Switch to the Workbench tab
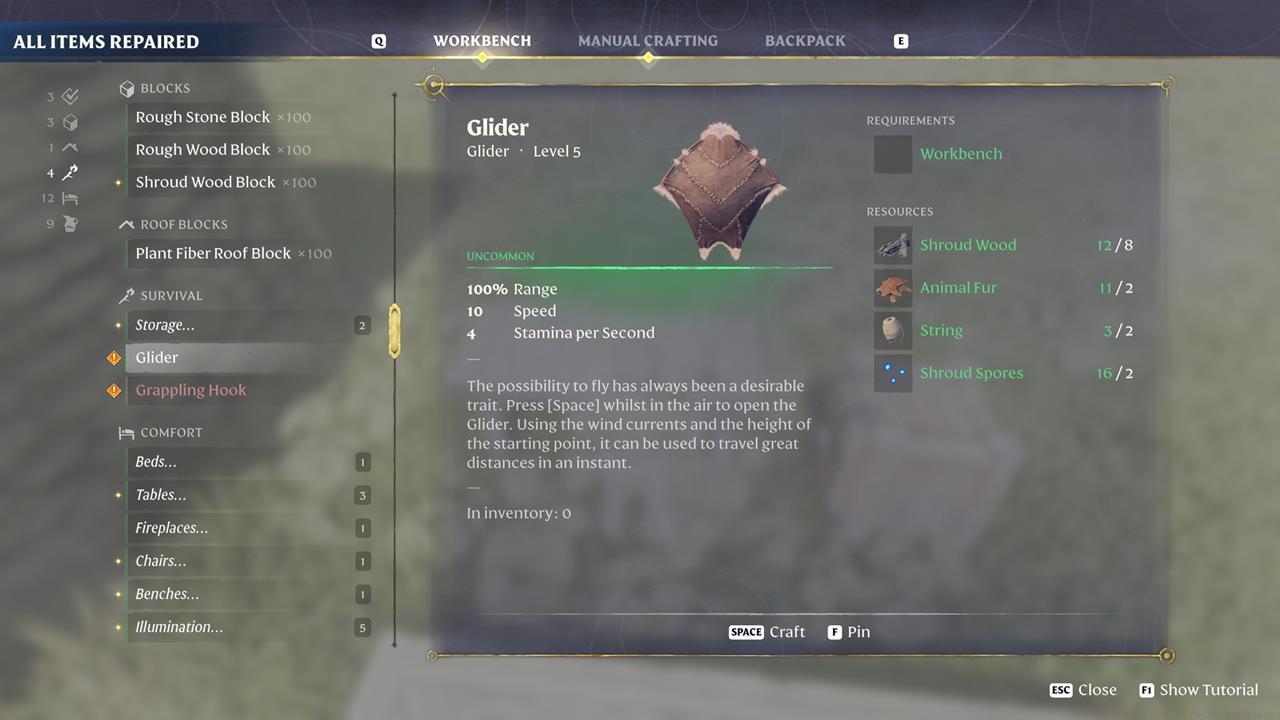Viewport: 1280px width, 720px height. [x=482, y=41]
